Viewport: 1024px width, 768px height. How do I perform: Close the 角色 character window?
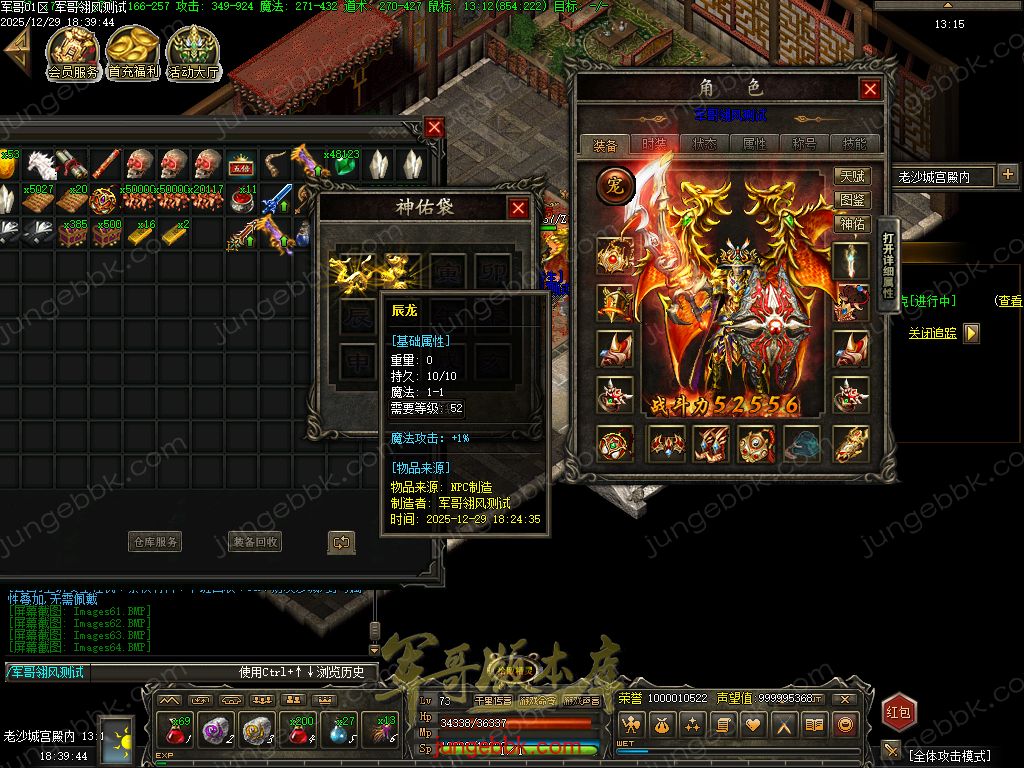click(870, 89)
